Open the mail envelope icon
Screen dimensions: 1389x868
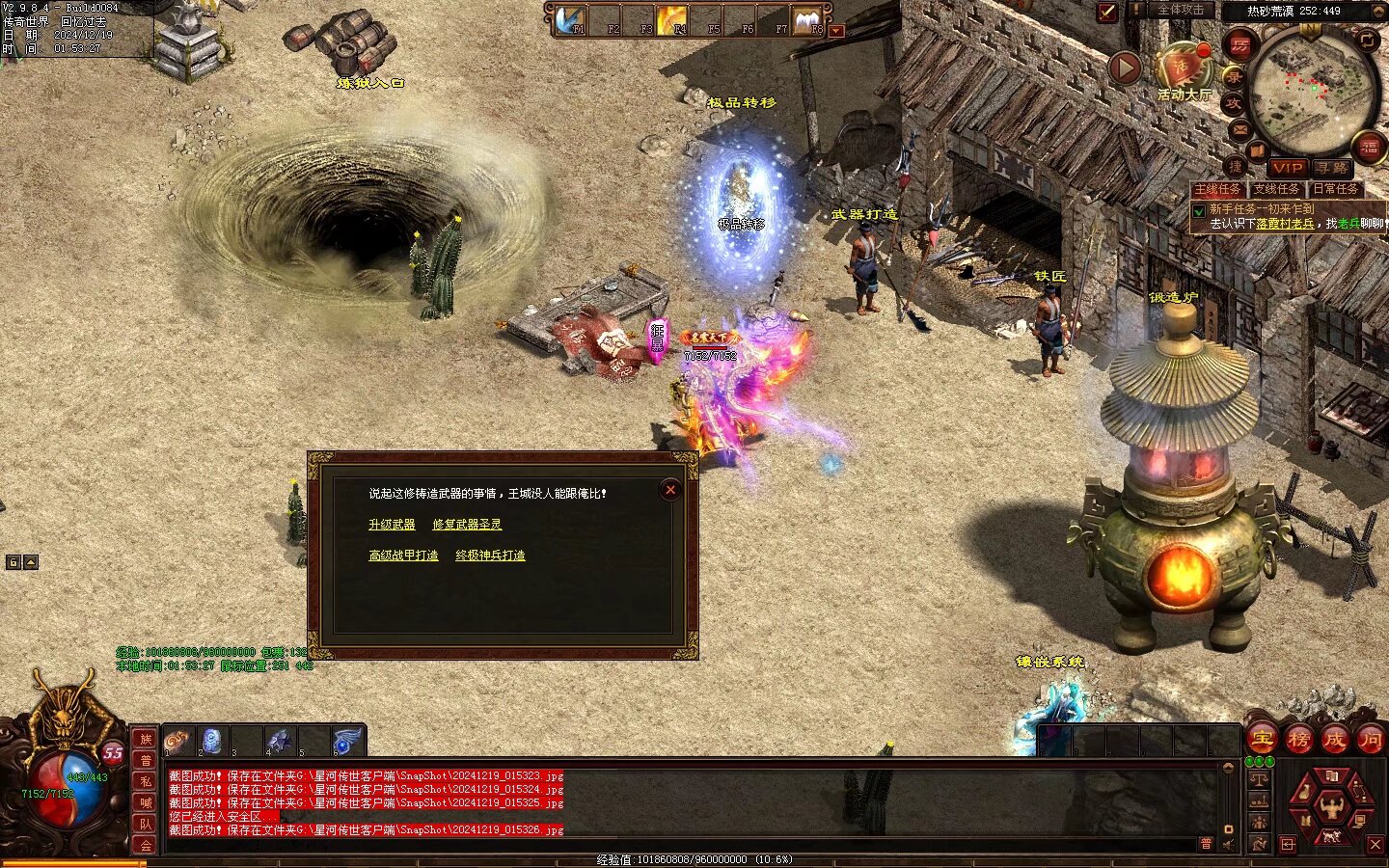coord(1240,129)
